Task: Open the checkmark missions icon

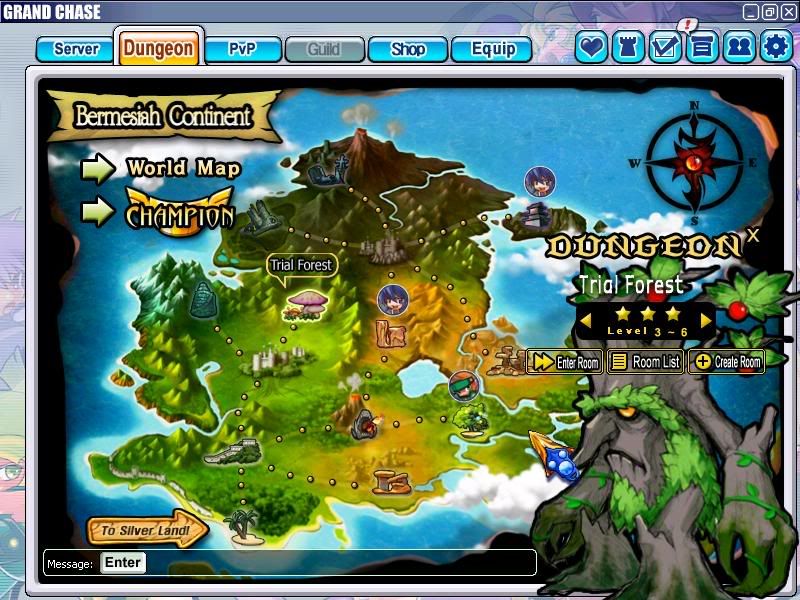Action: [665, 46]
